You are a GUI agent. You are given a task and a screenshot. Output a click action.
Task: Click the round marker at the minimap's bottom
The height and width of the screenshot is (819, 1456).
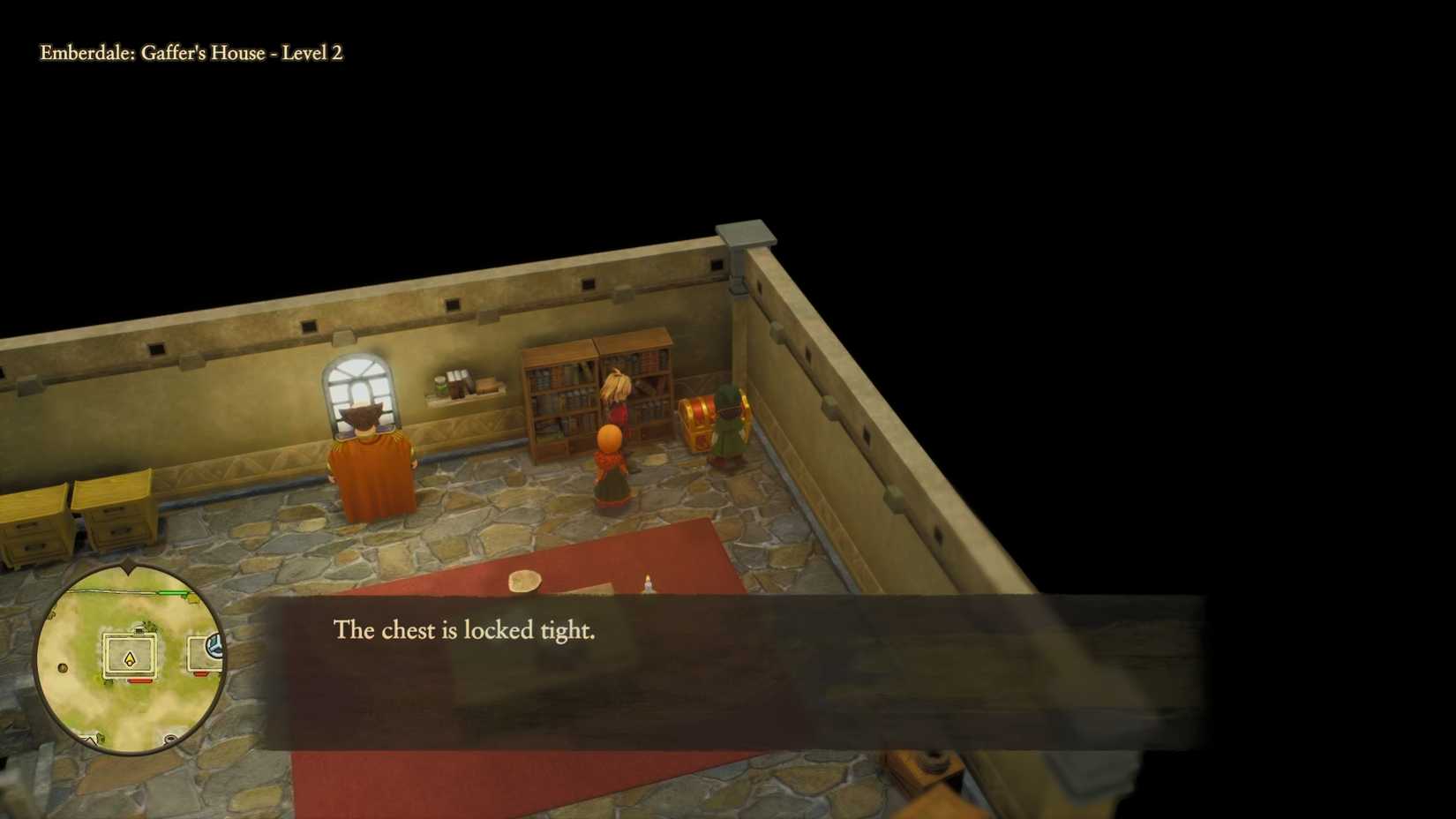tap(170, 740)
